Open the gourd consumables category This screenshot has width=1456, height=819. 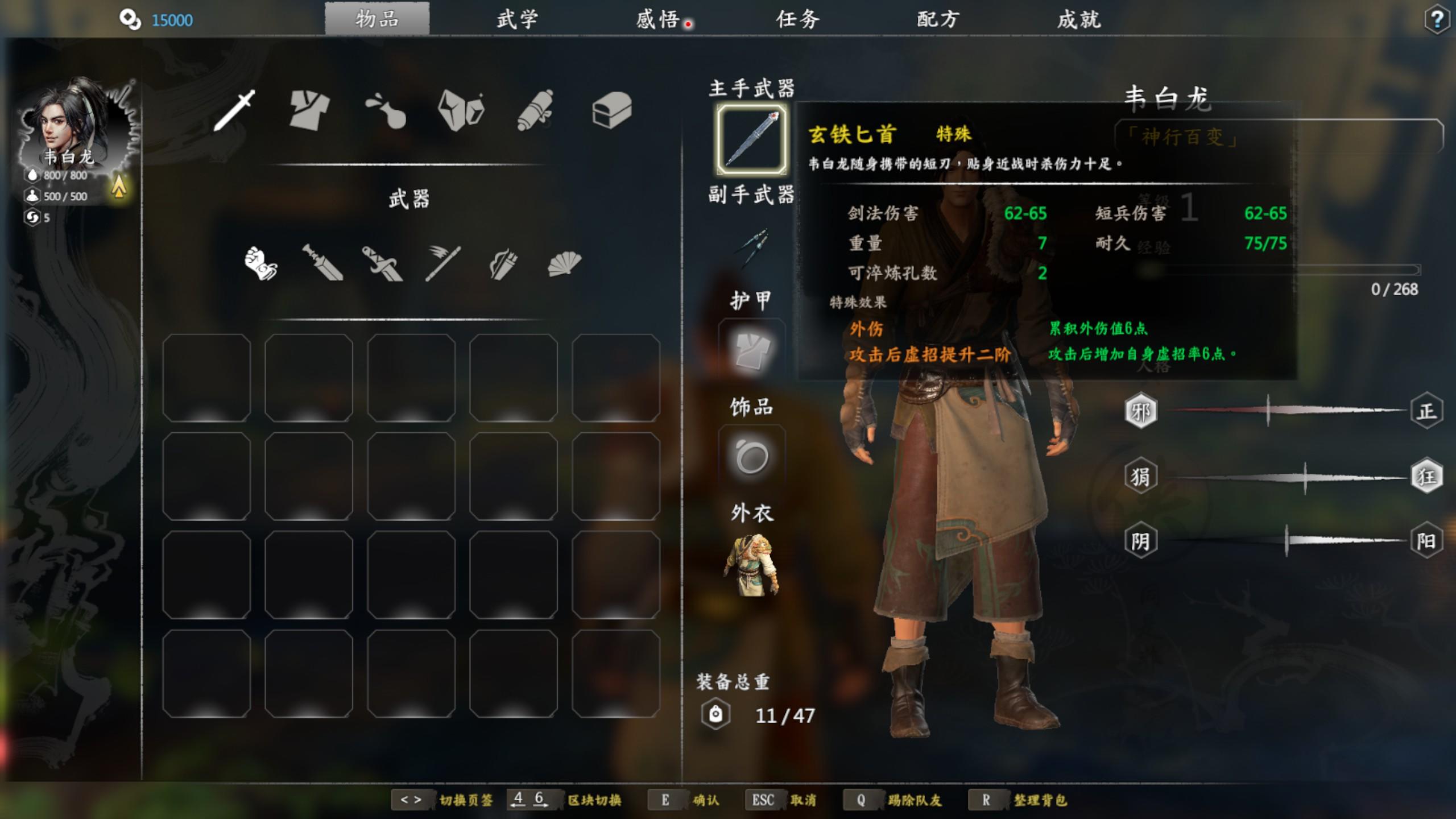[386, 110]
